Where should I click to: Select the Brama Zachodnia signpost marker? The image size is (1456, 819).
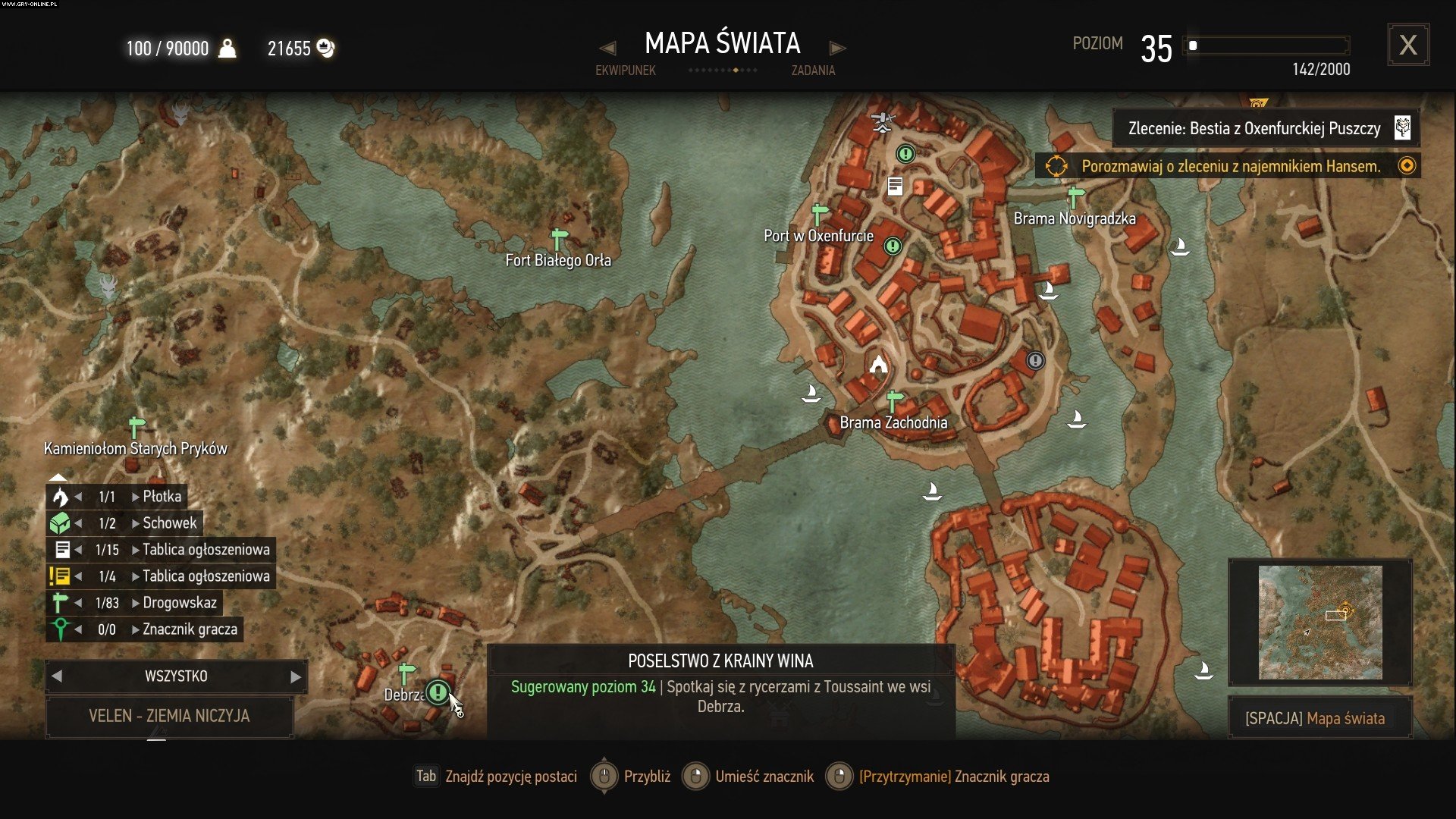(x=895, y=400)
